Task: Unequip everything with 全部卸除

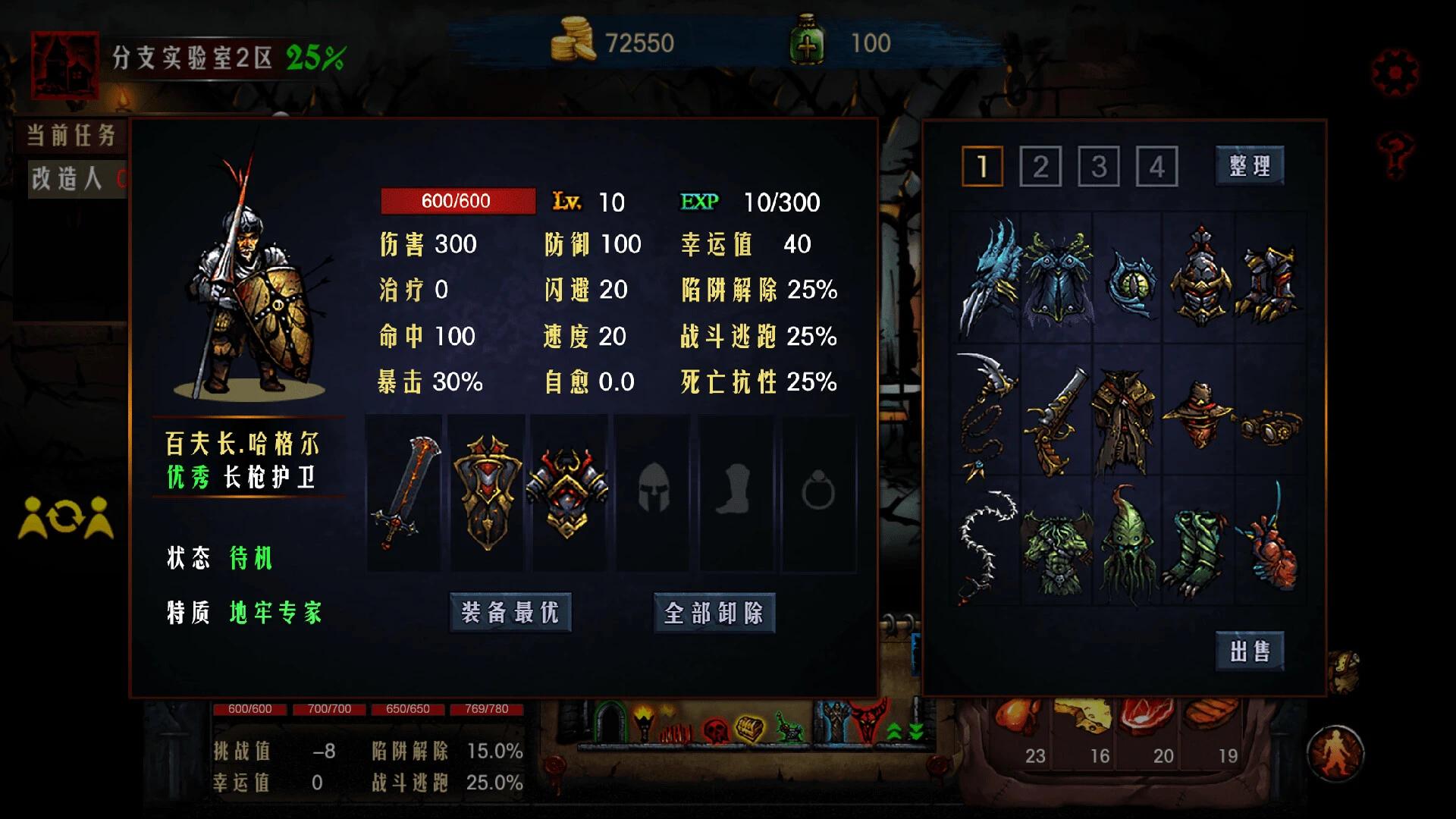Action: click(x=714, y=612)
